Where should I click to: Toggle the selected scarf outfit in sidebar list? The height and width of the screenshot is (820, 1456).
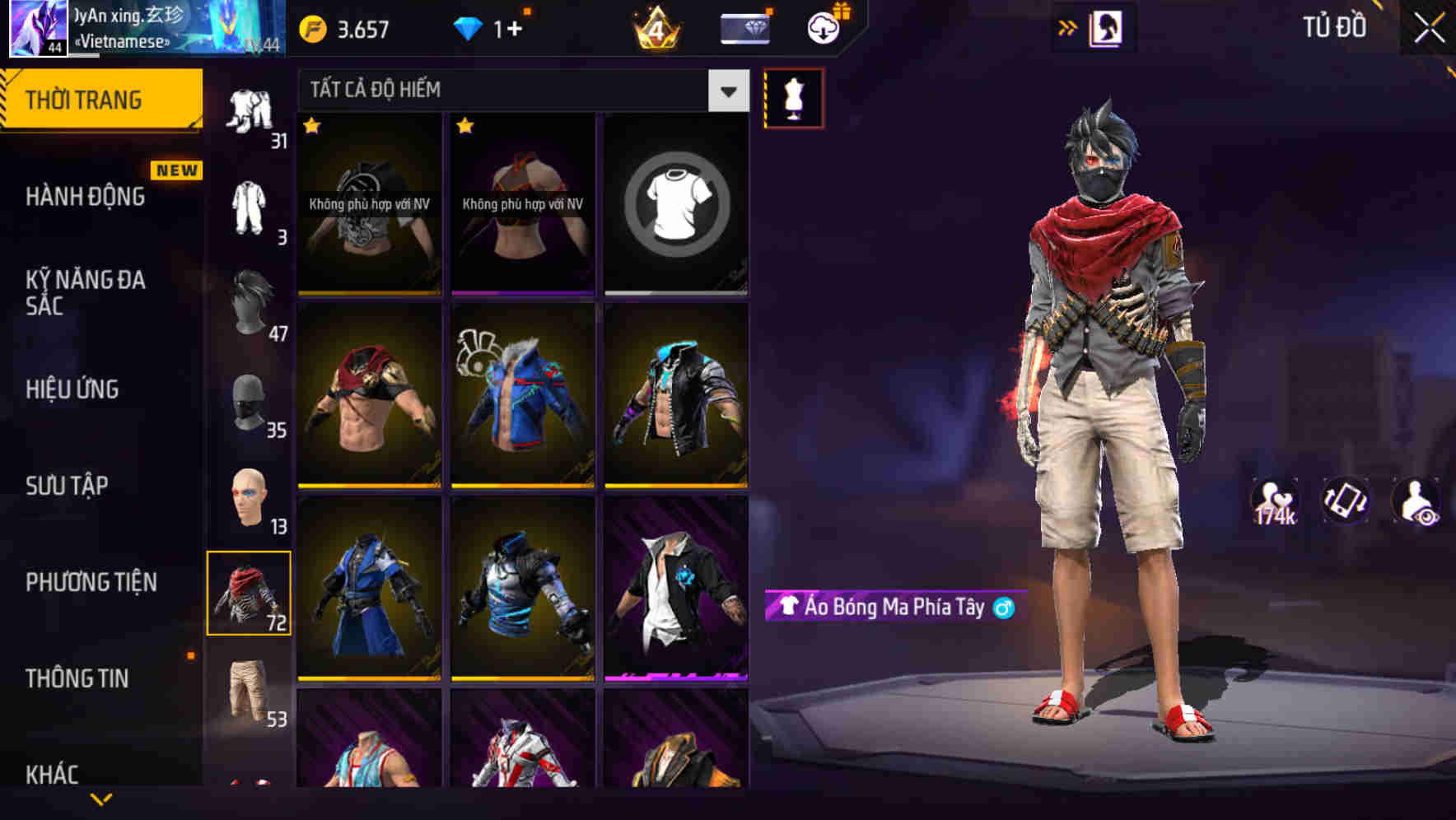pyautogui.click(x=250, y=591)
